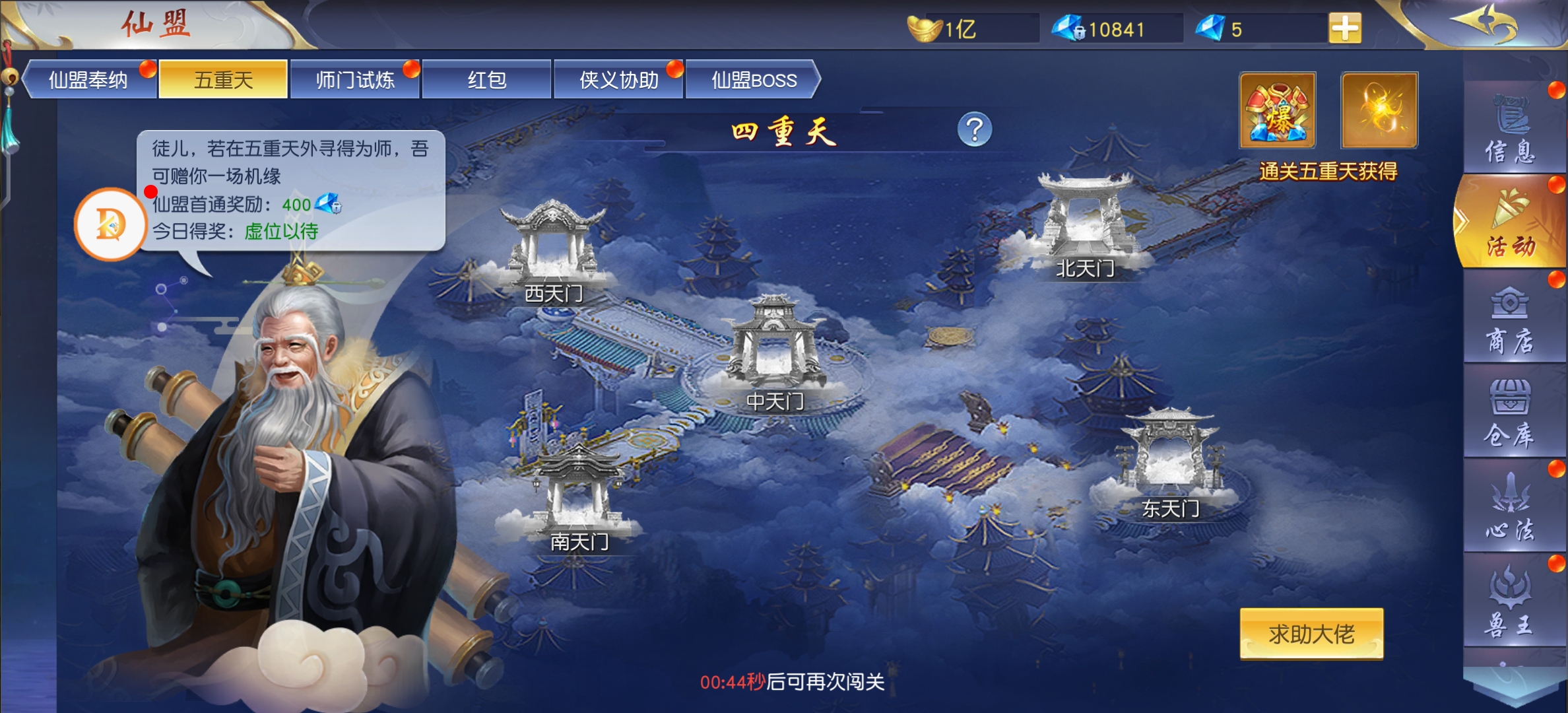Image resolution: width=1568 pixels, height=713 pixels.
Task: Select the 五重天 tab
Action: [223, 80]
